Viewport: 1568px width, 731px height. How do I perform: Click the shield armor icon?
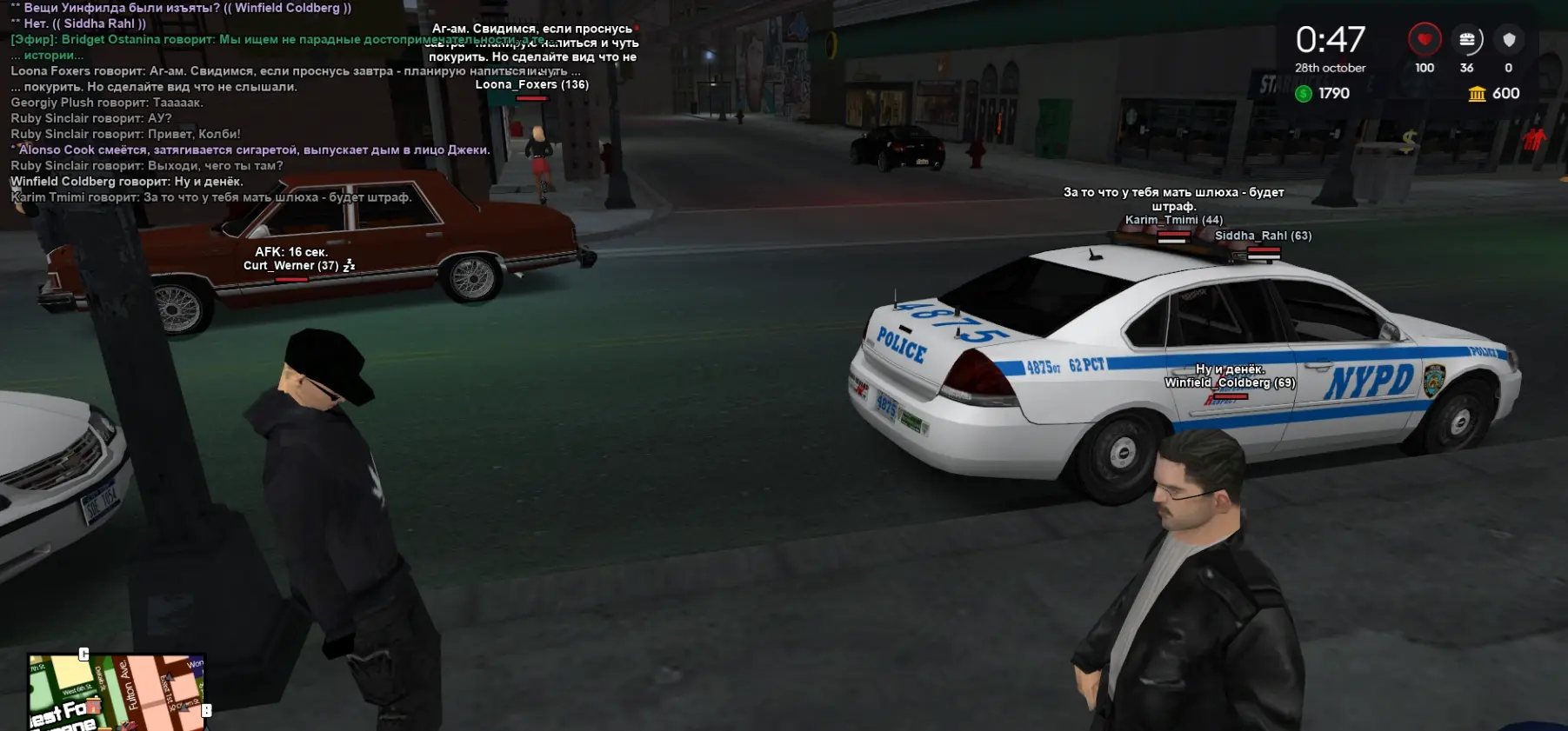point(1509,40)
